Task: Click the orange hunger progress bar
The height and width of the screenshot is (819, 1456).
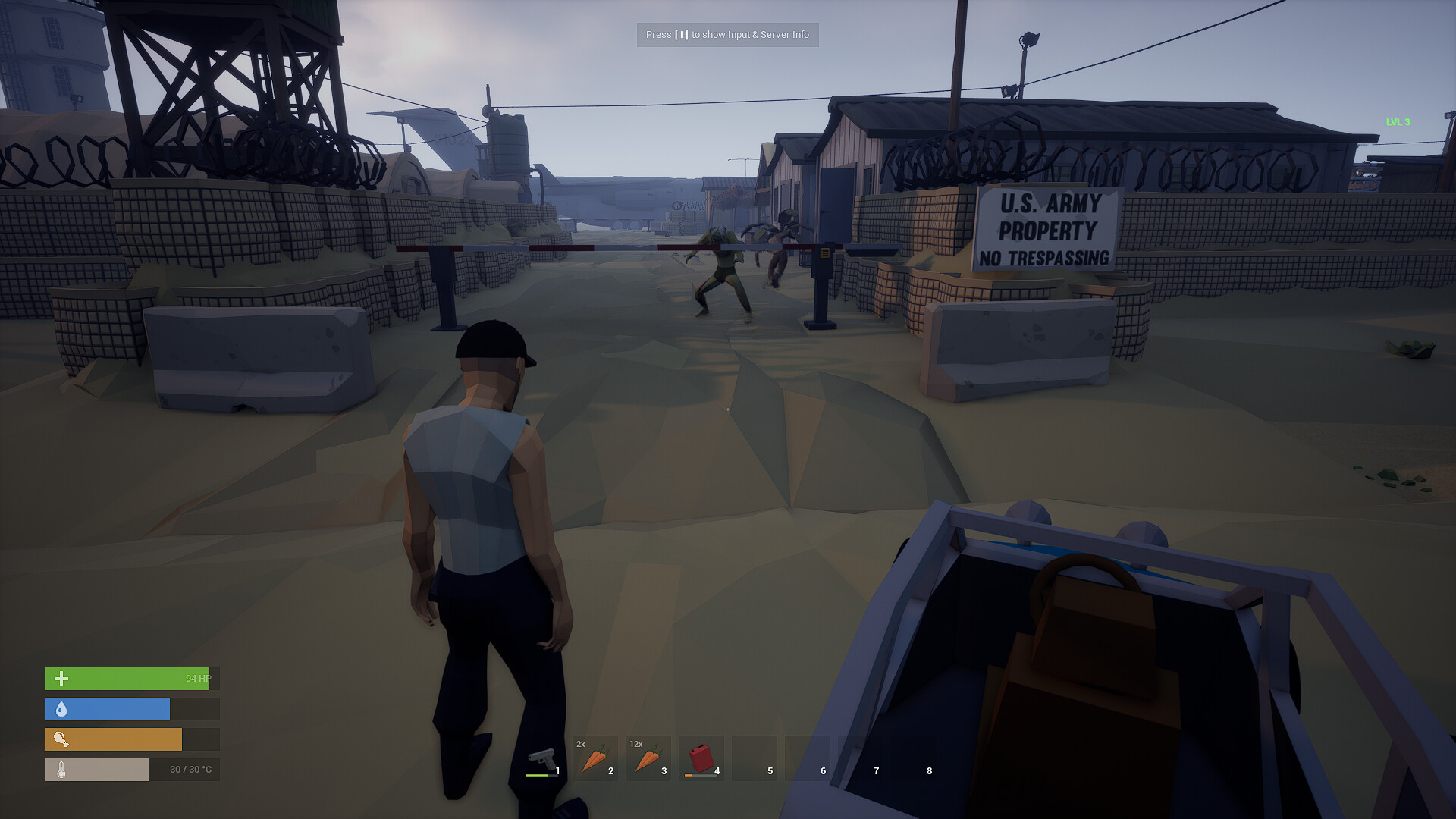Action: [x=114, y=739]
